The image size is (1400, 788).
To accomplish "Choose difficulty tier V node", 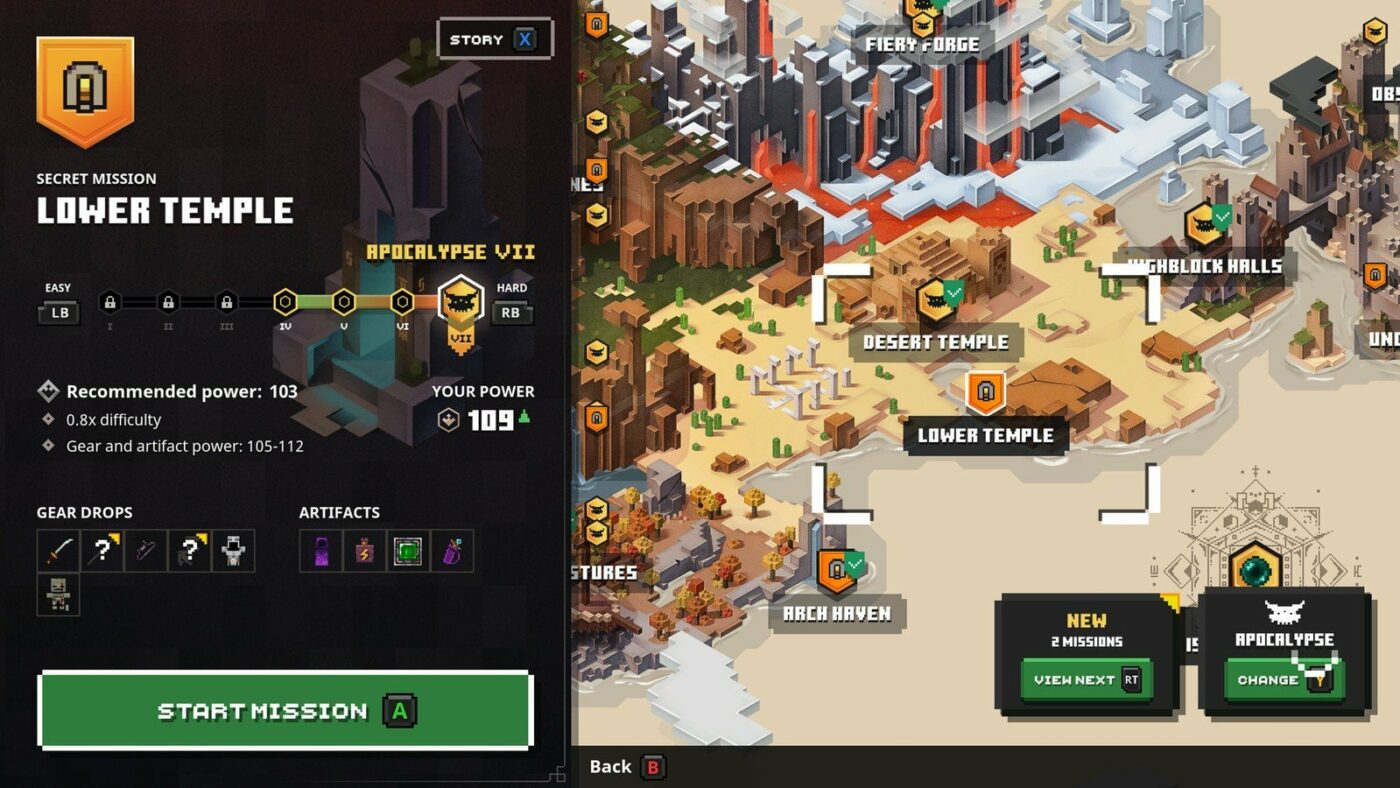I will [343, 301].
